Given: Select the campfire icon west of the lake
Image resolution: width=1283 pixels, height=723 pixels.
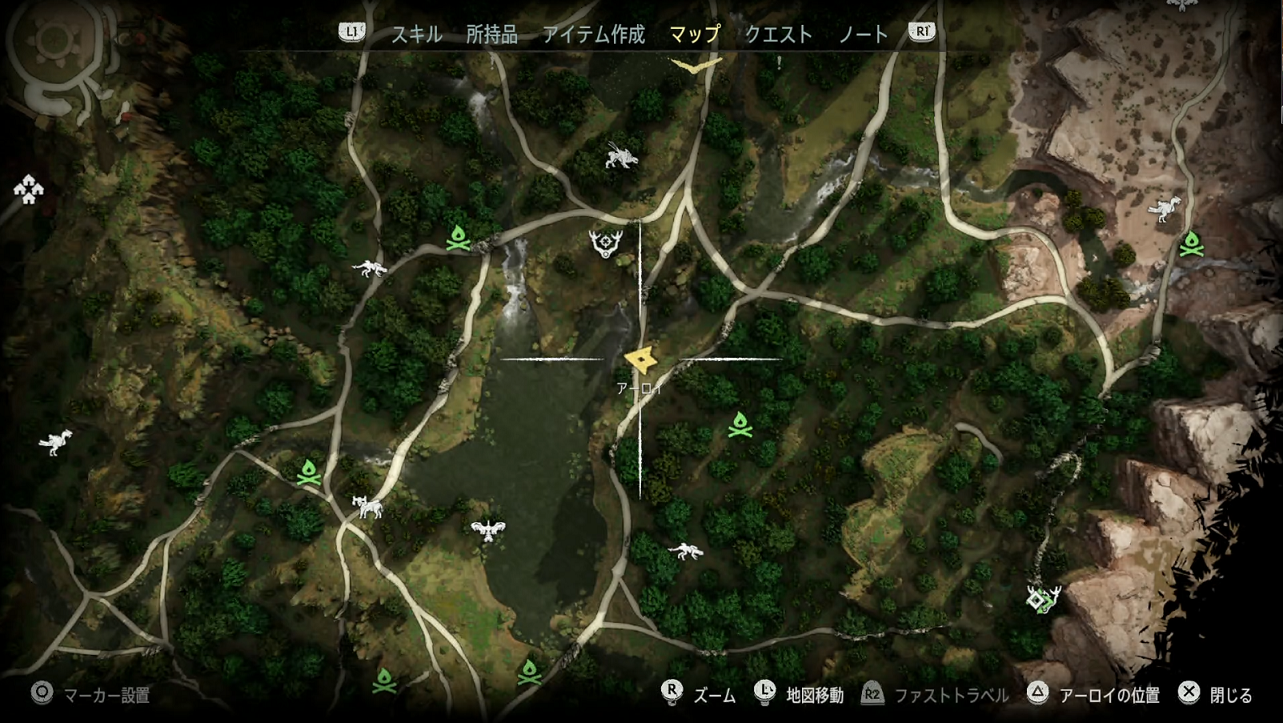Looking at the screenshot, I should tap(309, 470).
